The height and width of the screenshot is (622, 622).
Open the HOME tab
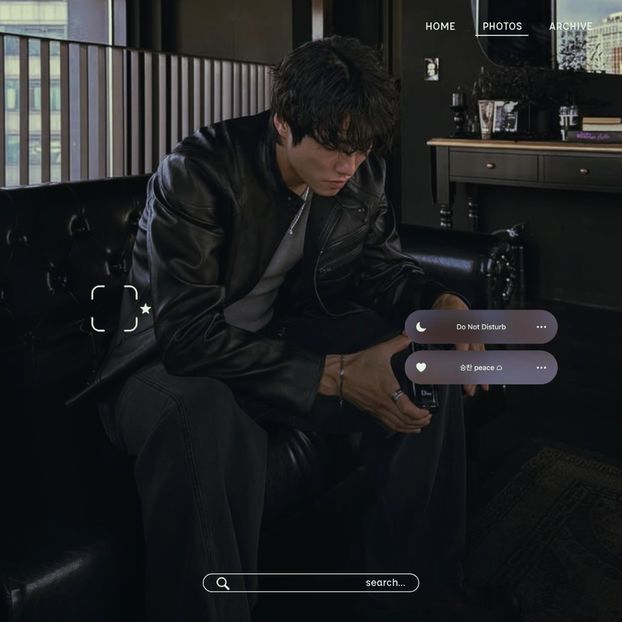[440, 26]
